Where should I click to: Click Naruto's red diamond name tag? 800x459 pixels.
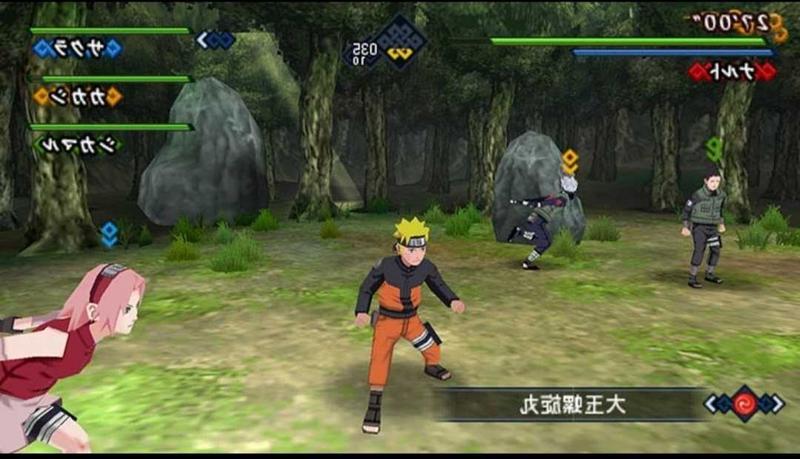pyautogui.click(x=731, y=71)
